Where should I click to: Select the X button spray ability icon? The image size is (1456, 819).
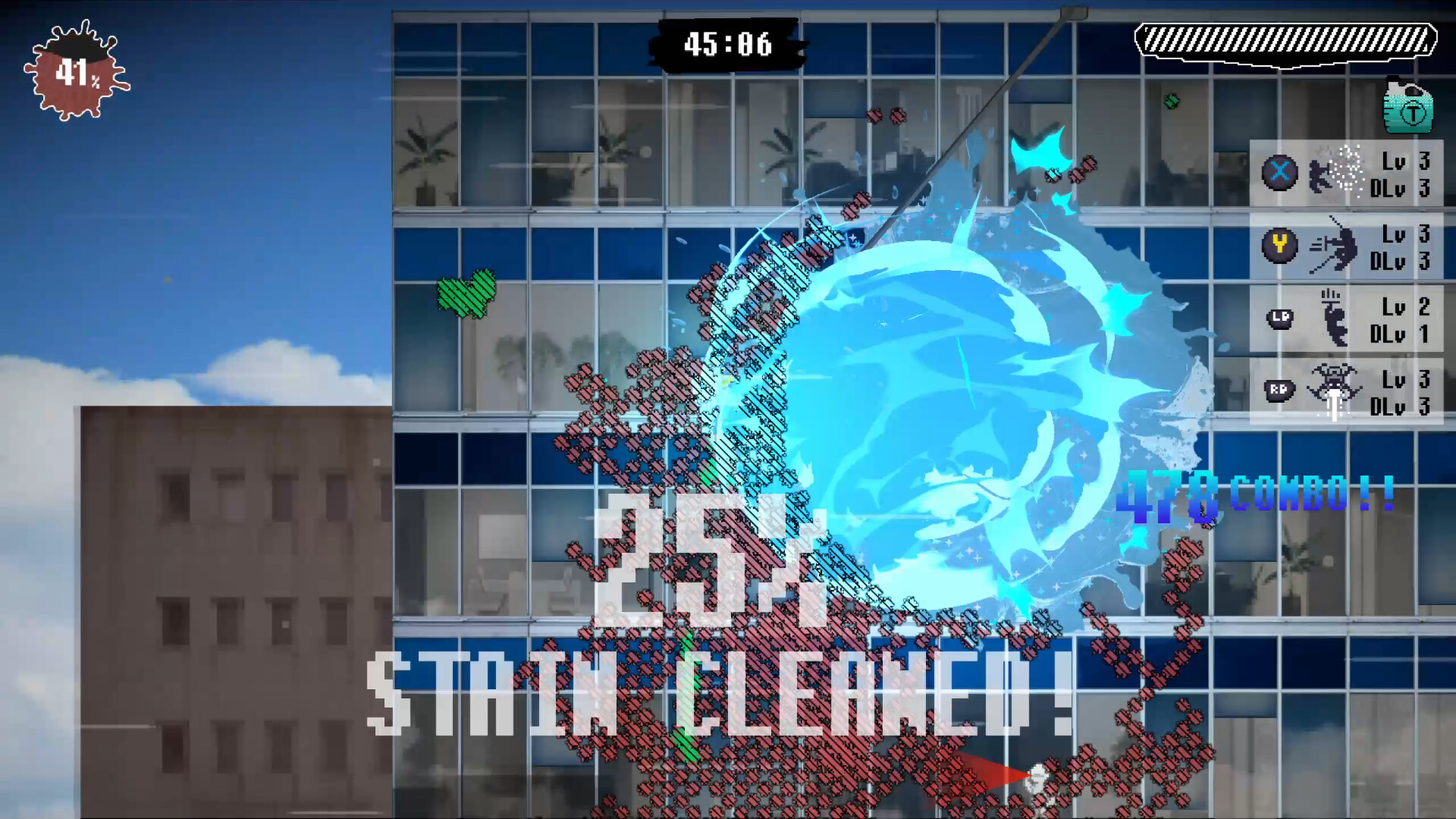(x=1280, y=173)
